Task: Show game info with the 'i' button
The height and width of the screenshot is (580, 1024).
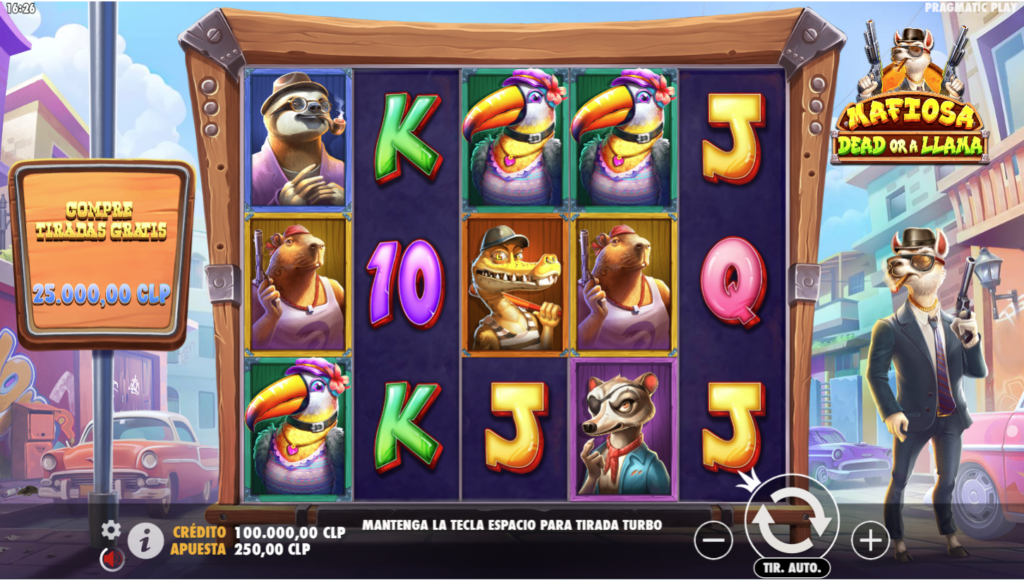Action: coord(146,541)
